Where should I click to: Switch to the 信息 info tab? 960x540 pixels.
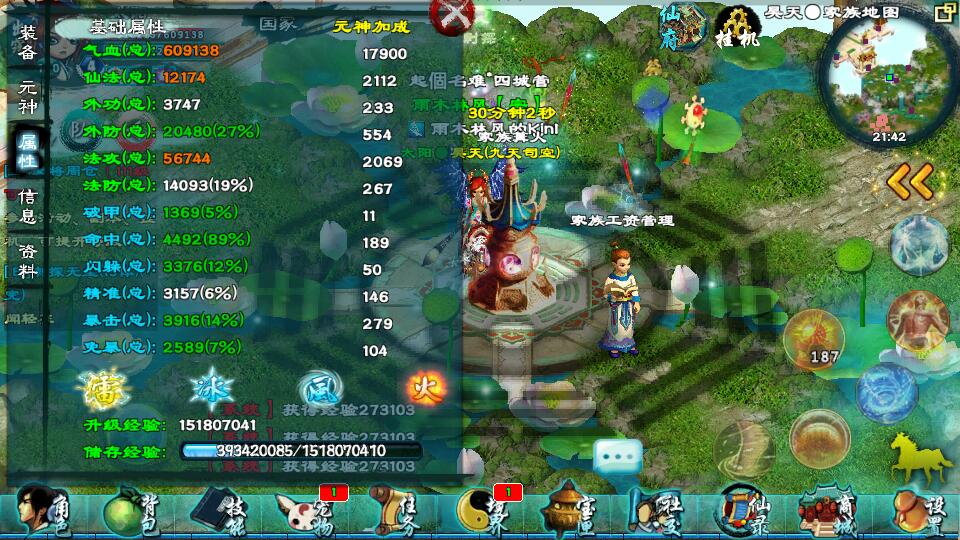click(x=28, y=206)
